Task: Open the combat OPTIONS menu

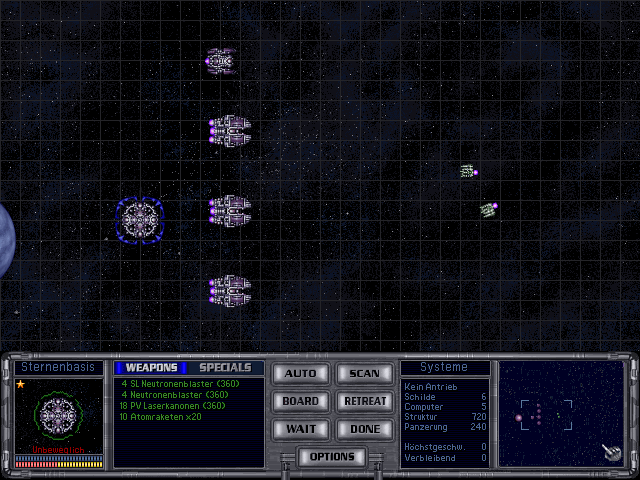Action: tap(332, 456)
